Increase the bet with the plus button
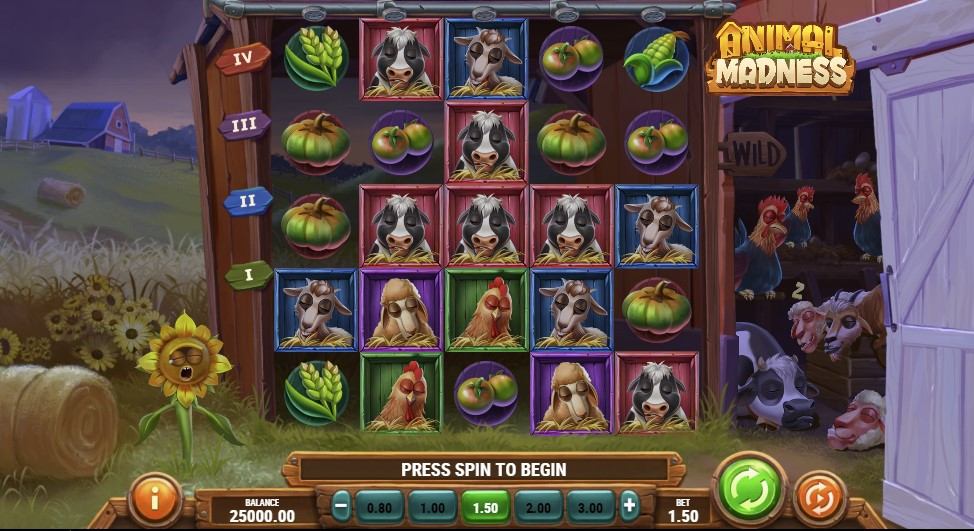Image resolution: width=974 pixels, height=531 pixels. click(x=629, y=505)
